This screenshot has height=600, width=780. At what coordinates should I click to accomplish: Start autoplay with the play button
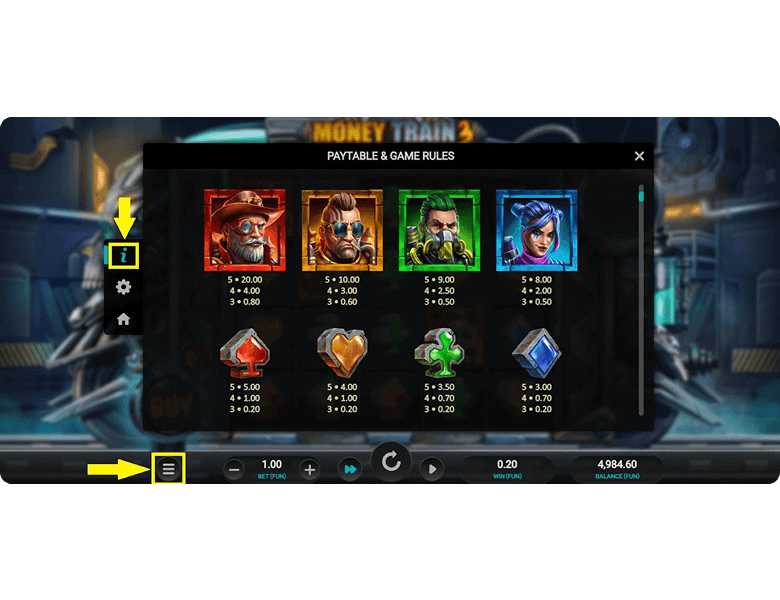(x=431, y=469)
